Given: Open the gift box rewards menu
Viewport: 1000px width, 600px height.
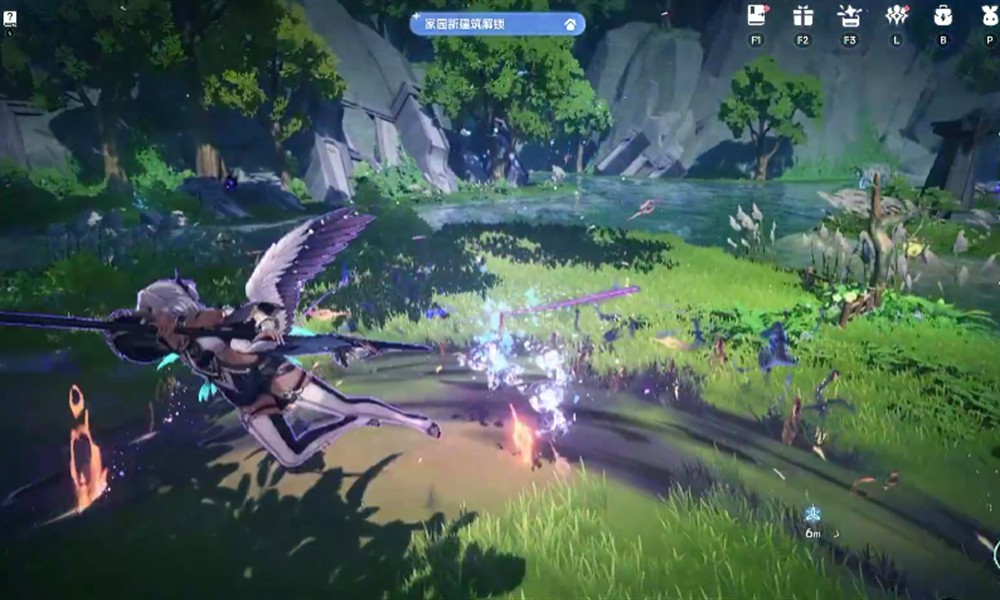Looking at the screenshot, I should click(803, 15).
